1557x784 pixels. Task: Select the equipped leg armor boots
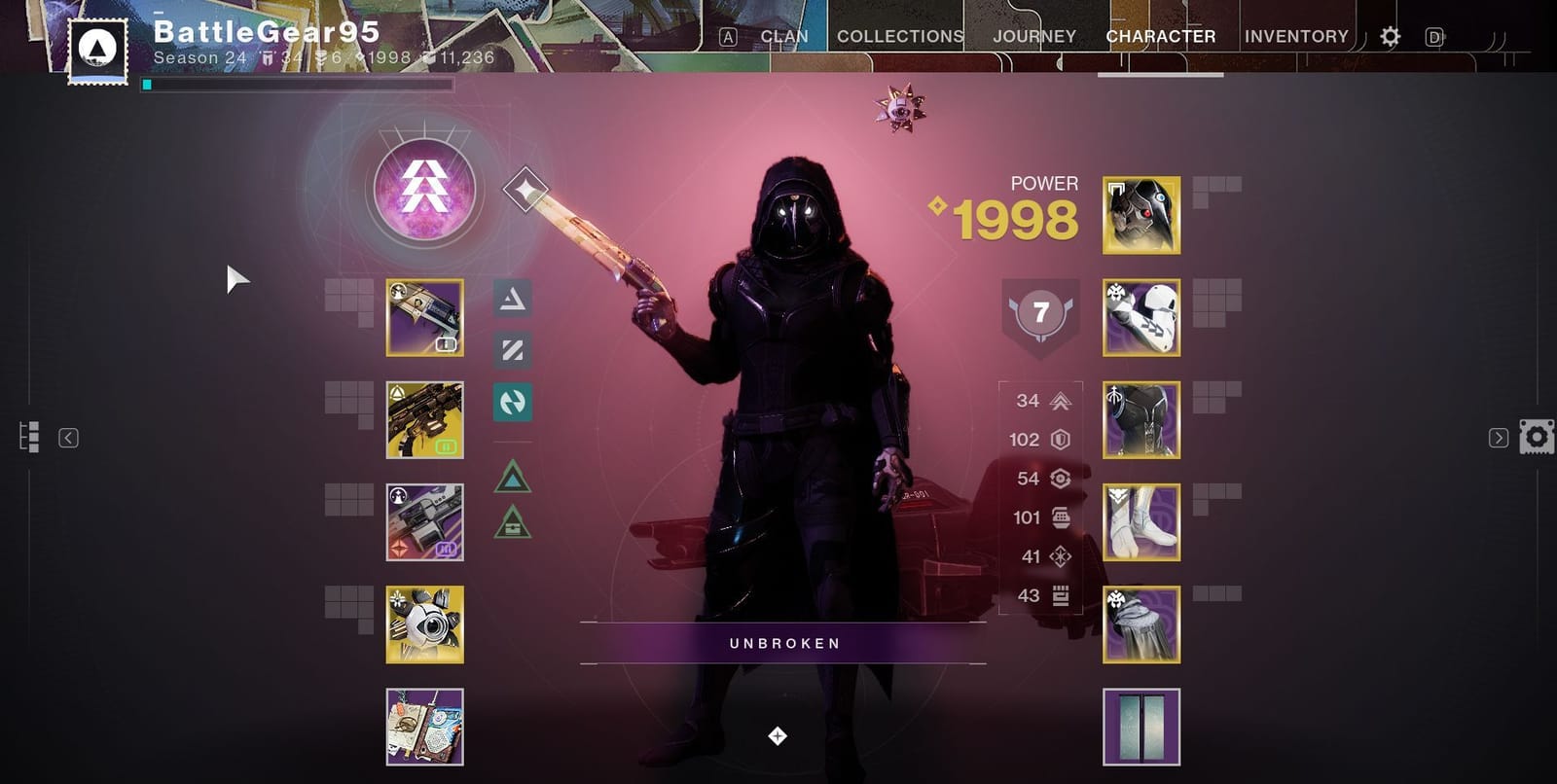pos(1140,523)
